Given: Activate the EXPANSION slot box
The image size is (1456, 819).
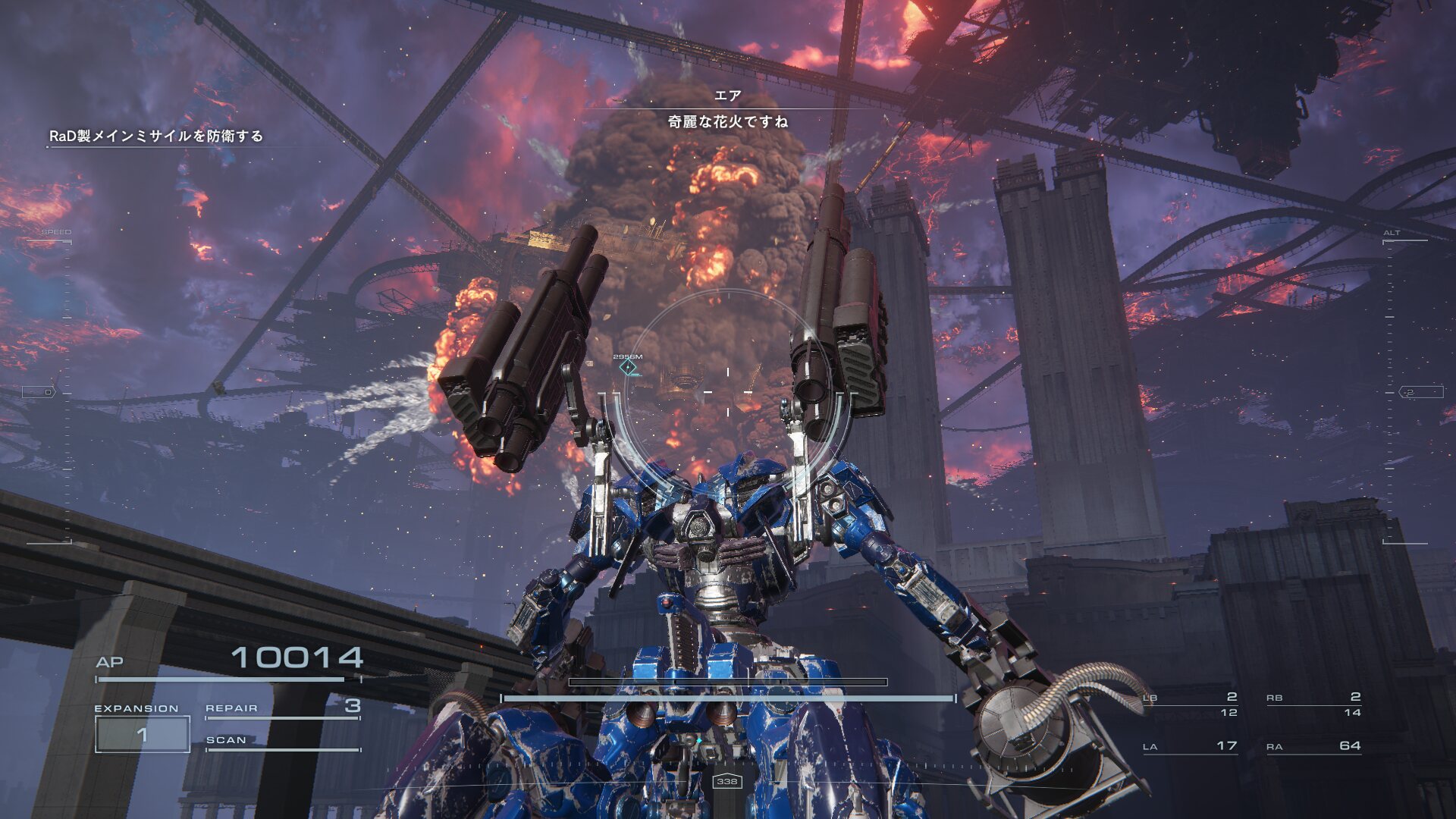Looking at the screenshot, I should tap(143, 734).
